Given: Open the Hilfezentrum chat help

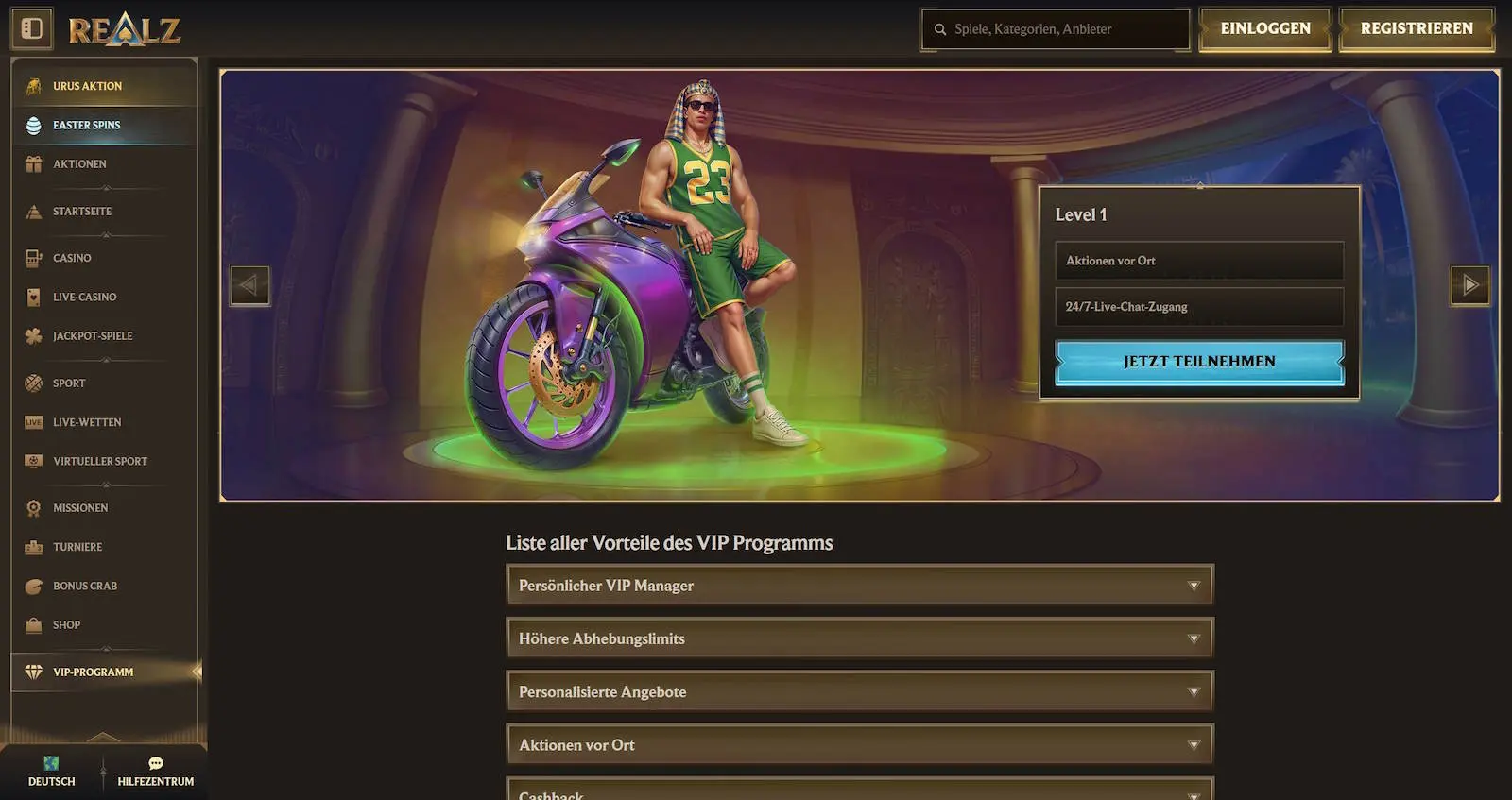Looking at the screenshot, I should (x=155, y=771).
